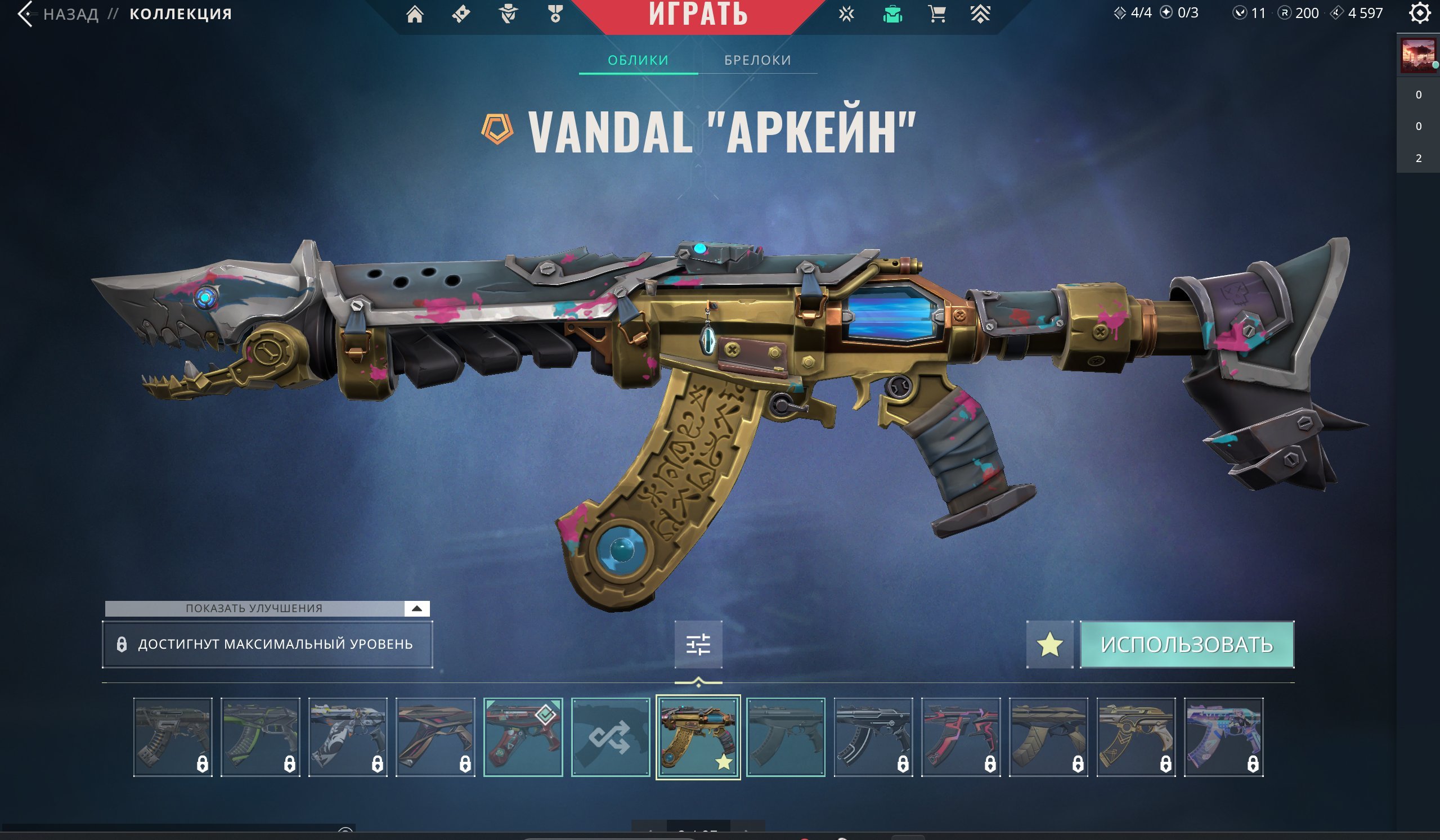This screenshot has width=1440, height=840.
Task: Open the settings gear icon
Action: click(x=1419, y=13)
